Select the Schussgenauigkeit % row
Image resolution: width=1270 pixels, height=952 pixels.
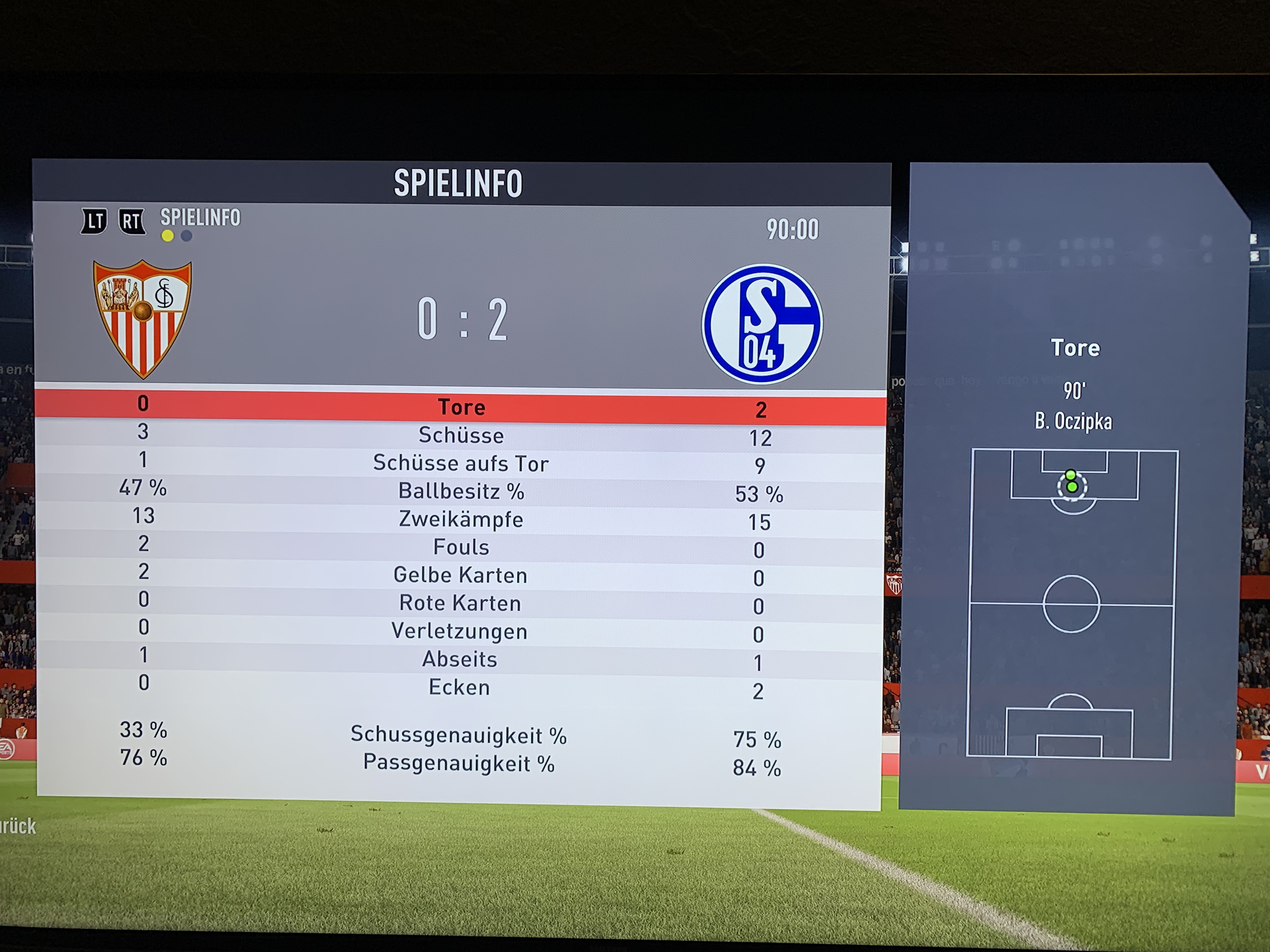(459, 736)
